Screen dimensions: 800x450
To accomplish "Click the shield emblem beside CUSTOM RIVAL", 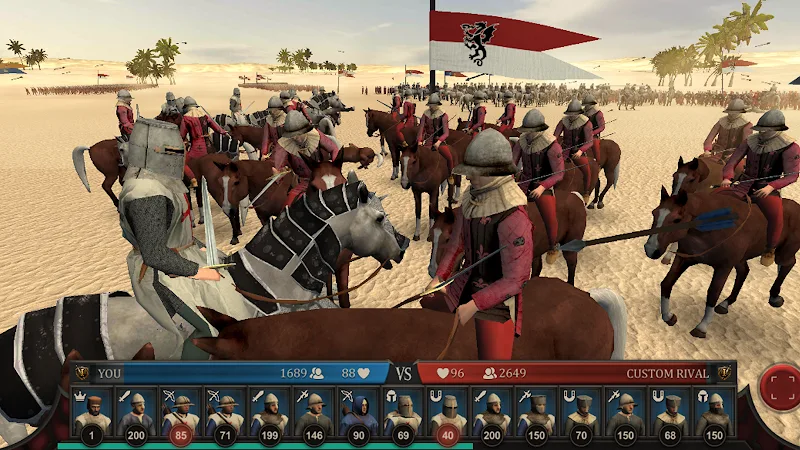I will [724, 373].
